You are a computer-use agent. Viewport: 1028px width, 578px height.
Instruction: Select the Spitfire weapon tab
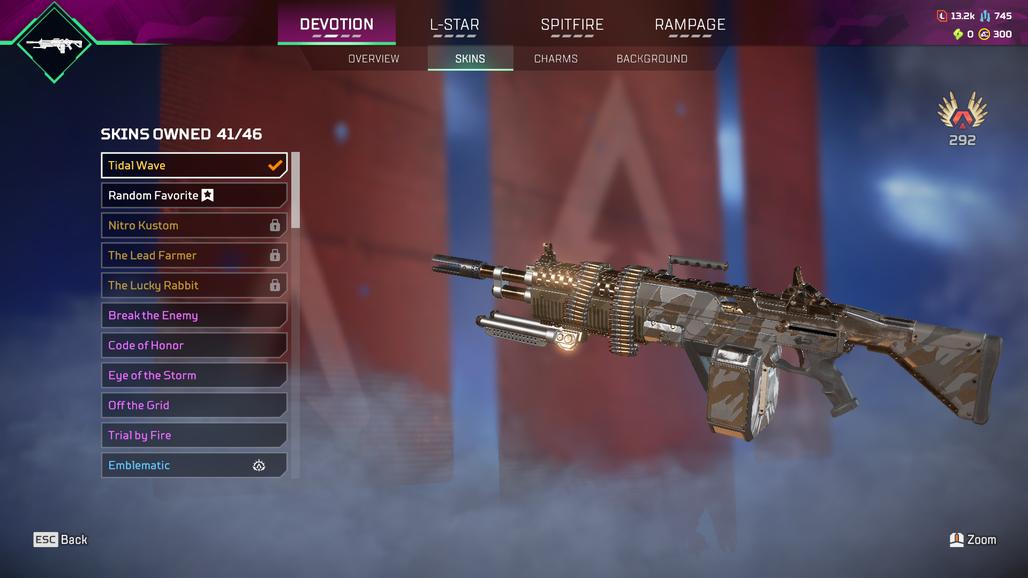572,25
